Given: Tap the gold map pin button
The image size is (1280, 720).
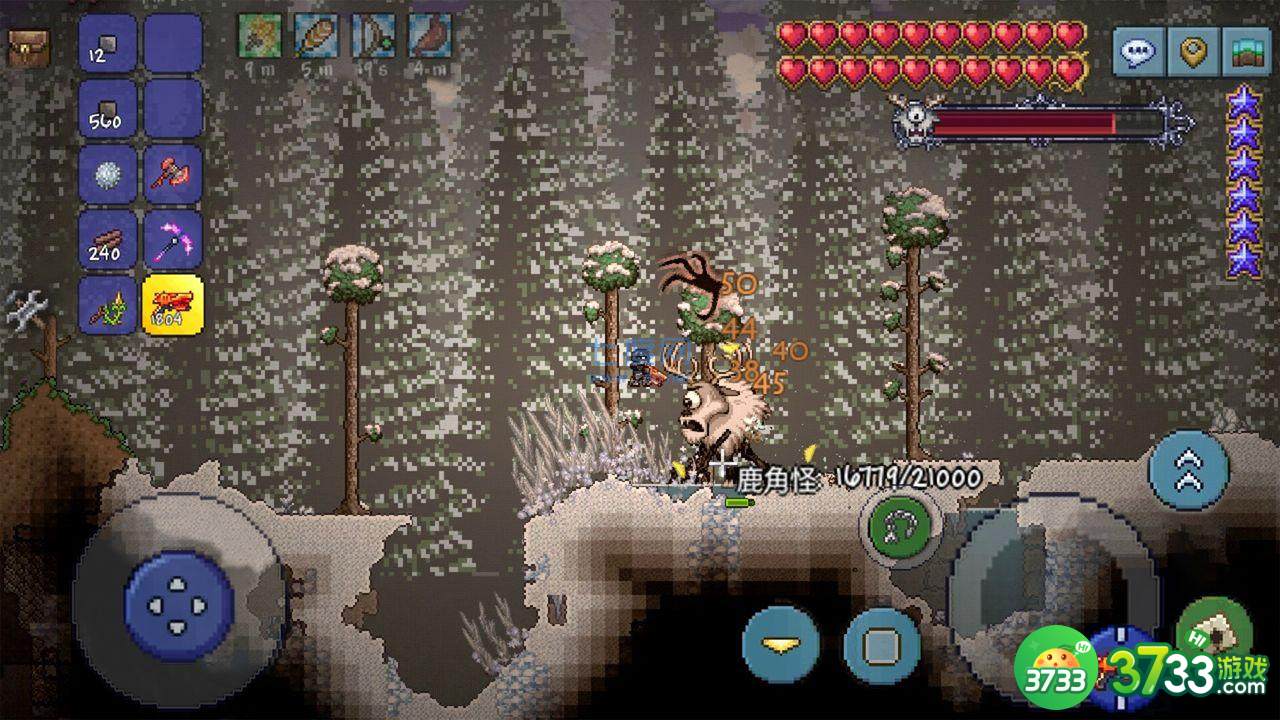Looking at the screenshot, I should tap(1193, 51).
